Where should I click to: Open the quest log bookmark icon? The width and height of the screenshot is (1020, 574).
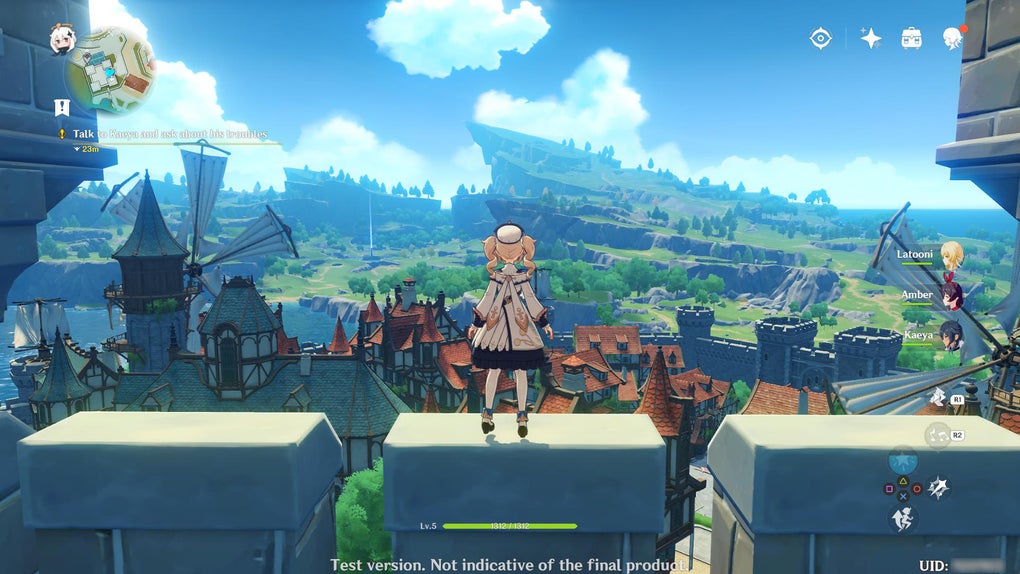[x=62, y=107]
